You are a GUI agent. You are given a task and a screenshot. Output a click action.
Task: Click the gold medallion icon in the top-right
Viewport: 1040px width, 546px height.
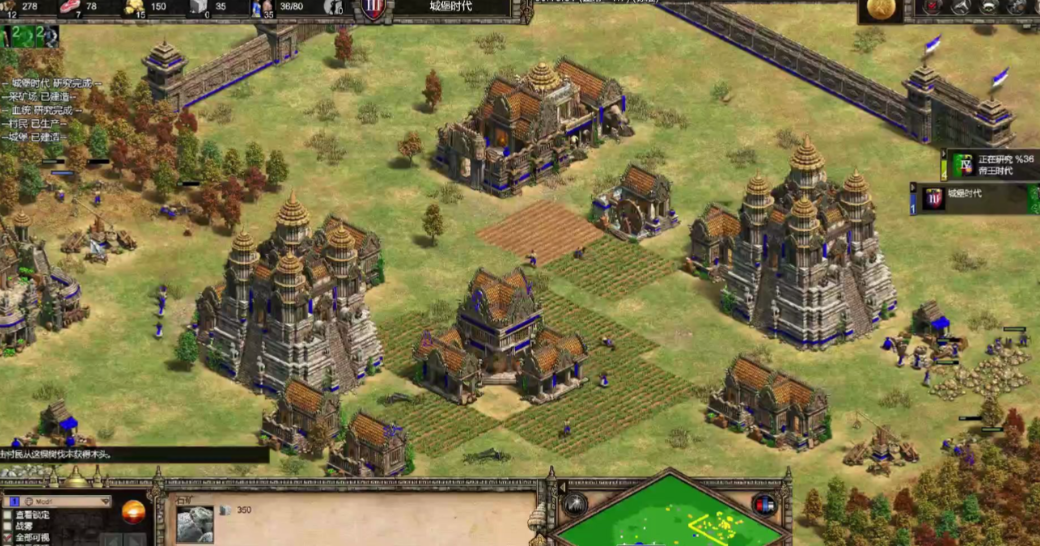pyautogui.click(x=879, y=10)
